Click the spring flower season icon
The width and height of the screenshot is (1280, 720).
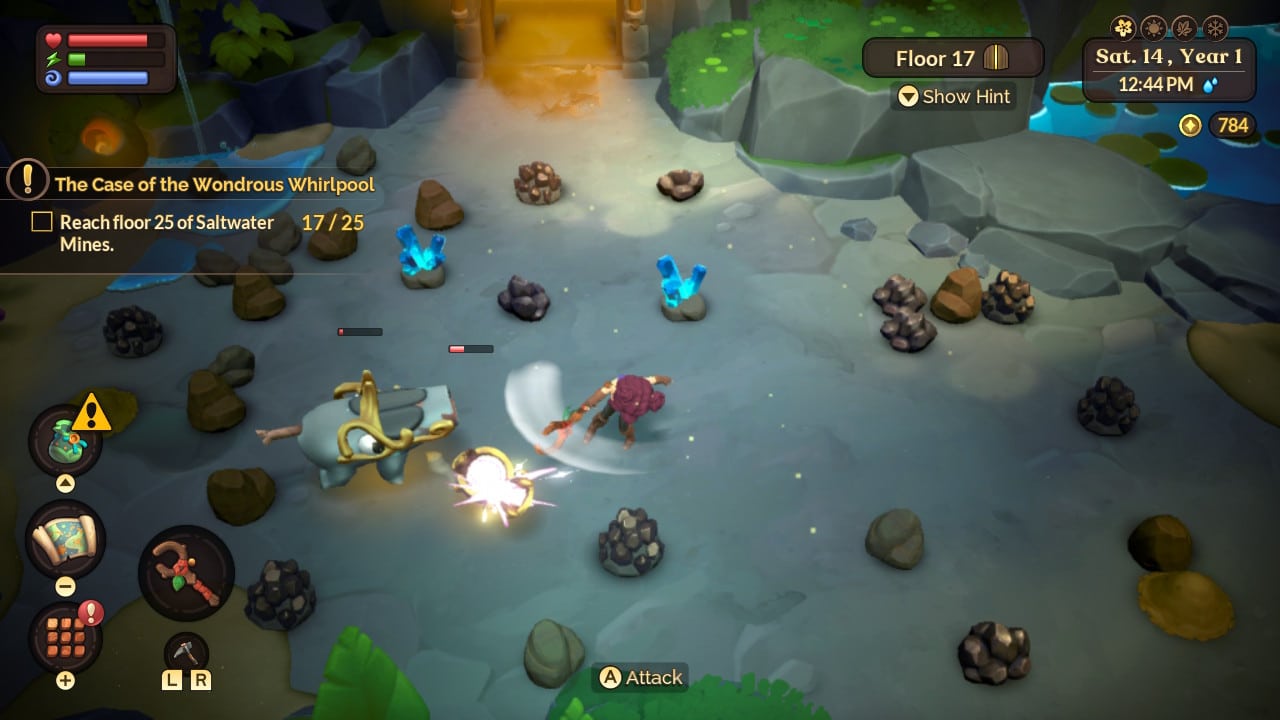[x=1123, y=26]
